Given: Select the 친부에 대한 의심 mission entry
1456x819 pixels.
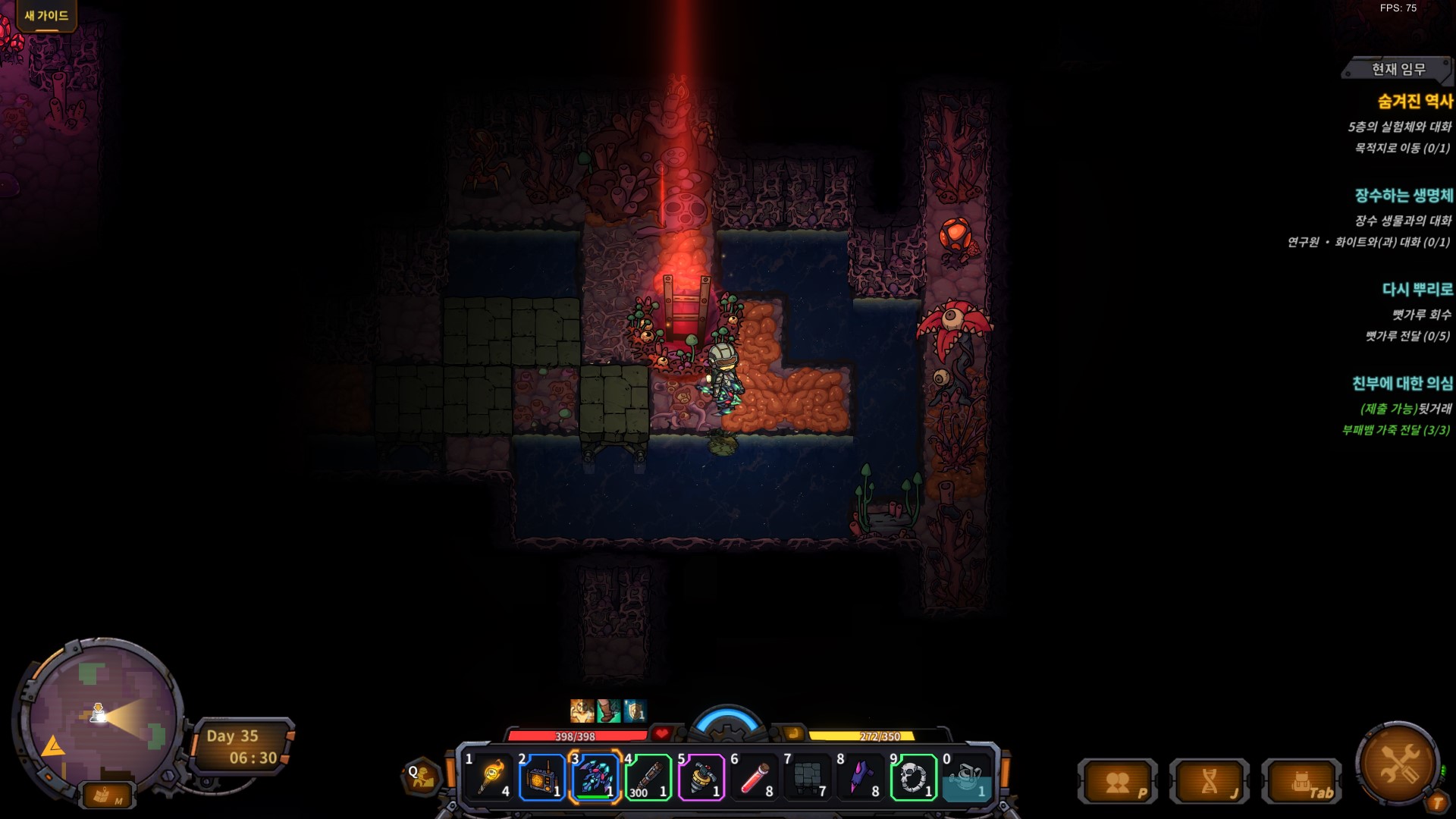Looking at the screenshot, I should point(1402,384).
